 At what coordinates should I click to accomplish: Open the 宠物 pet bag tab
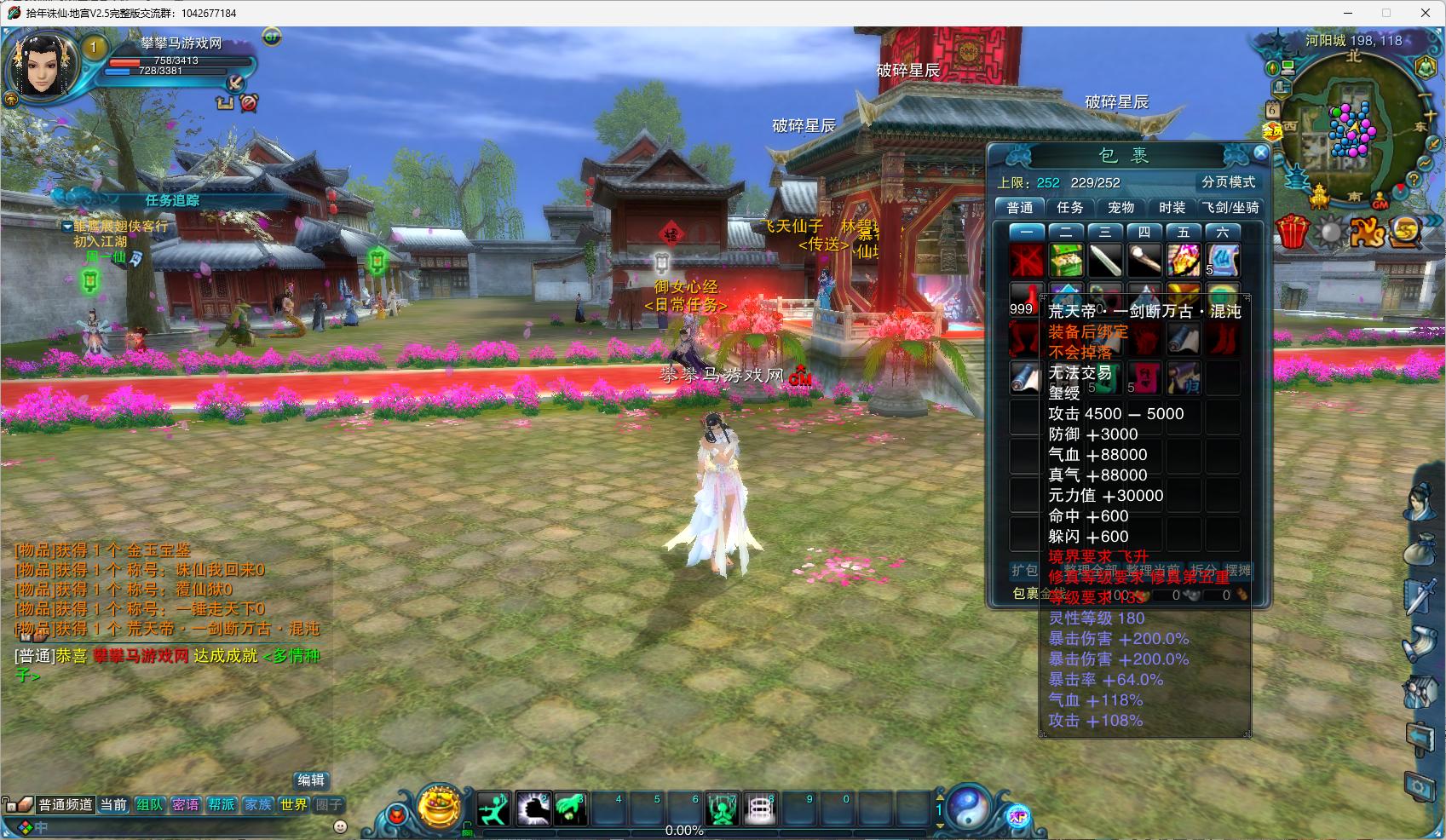(x=1121, y=207)
